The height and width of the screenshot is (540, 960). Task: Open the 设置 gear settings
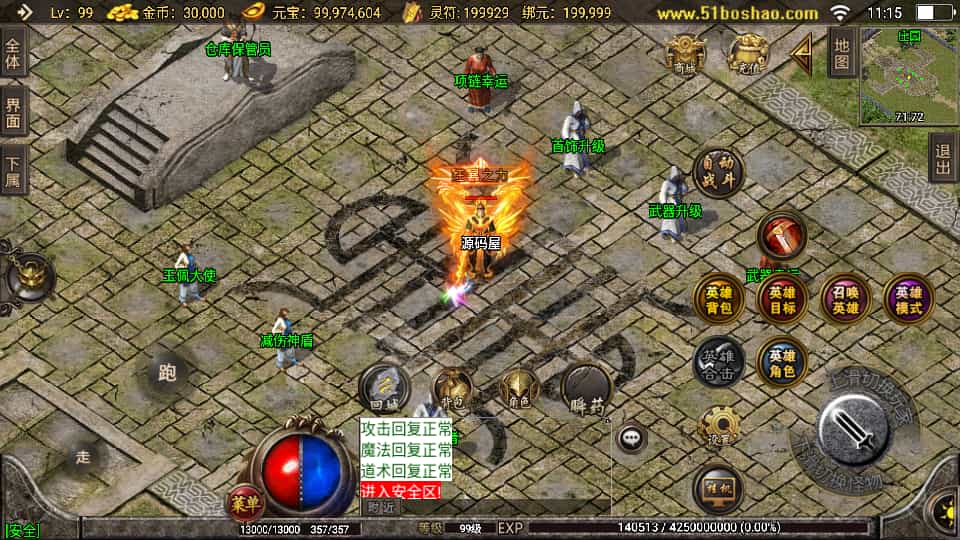click(718, 427)
